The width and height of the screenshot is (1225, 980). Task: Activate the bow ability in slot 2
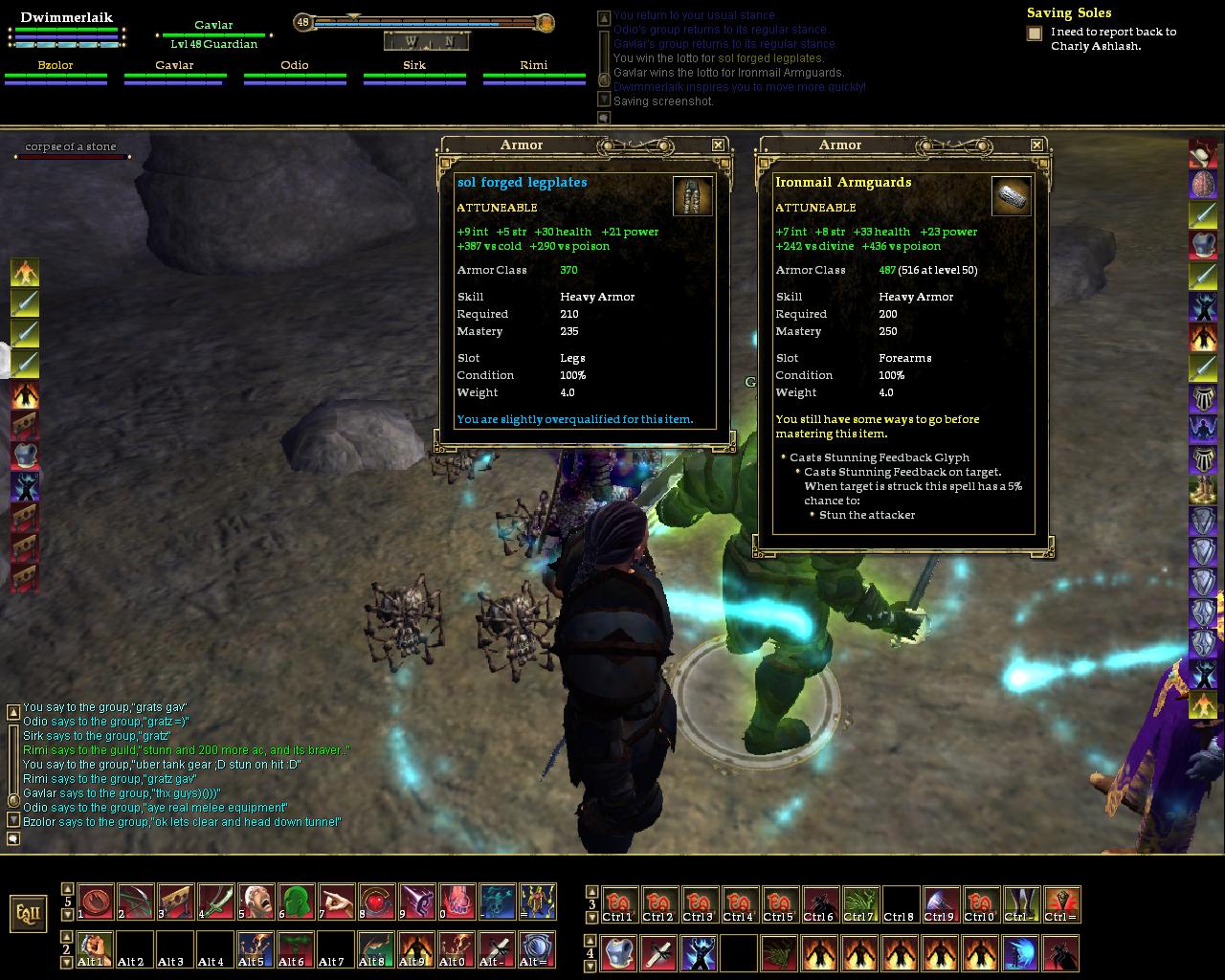(136, 902)
